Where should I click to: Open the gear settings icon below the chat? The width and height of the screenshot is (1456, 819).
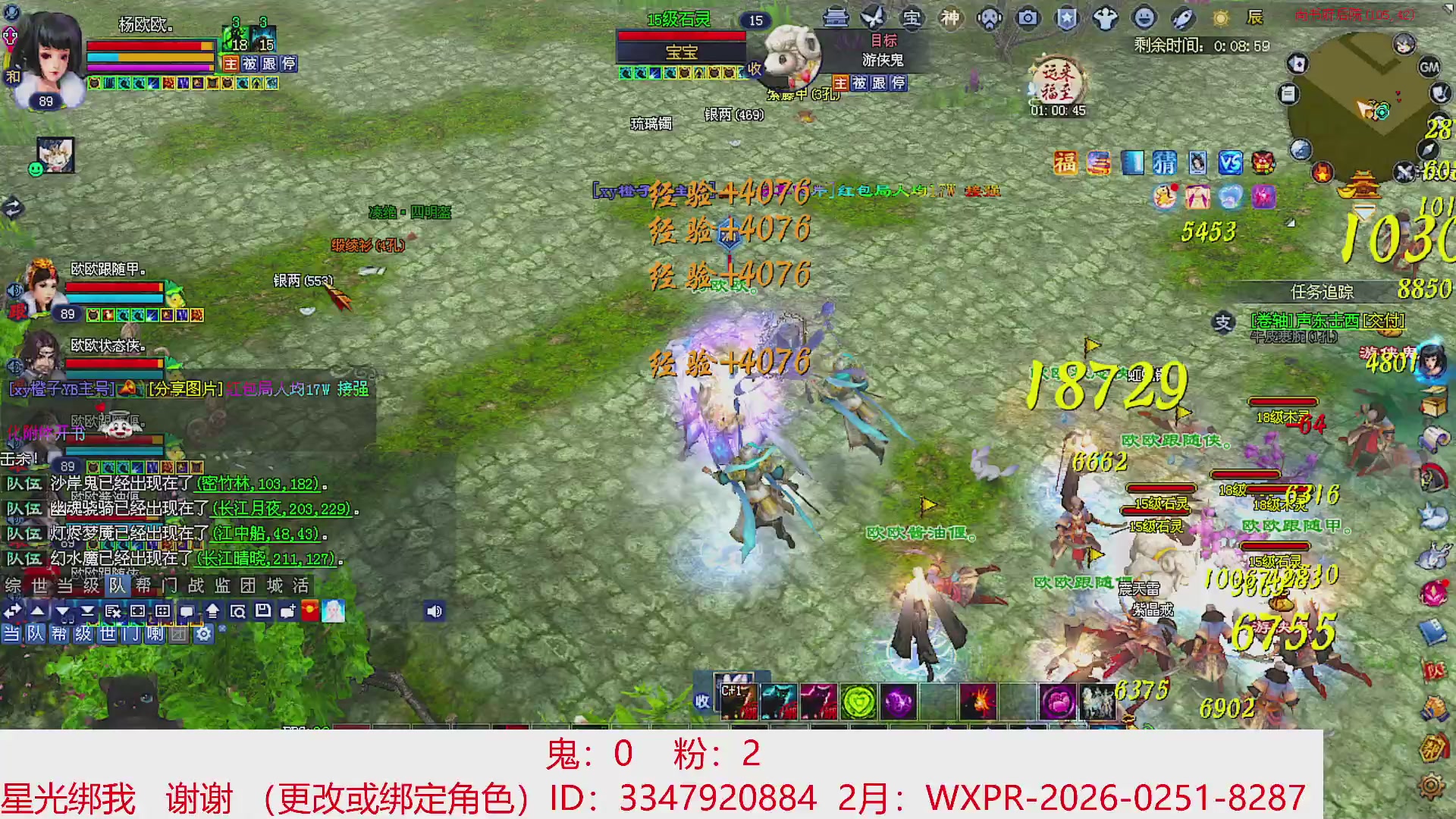pyautogui.click(x=203, y=633)
